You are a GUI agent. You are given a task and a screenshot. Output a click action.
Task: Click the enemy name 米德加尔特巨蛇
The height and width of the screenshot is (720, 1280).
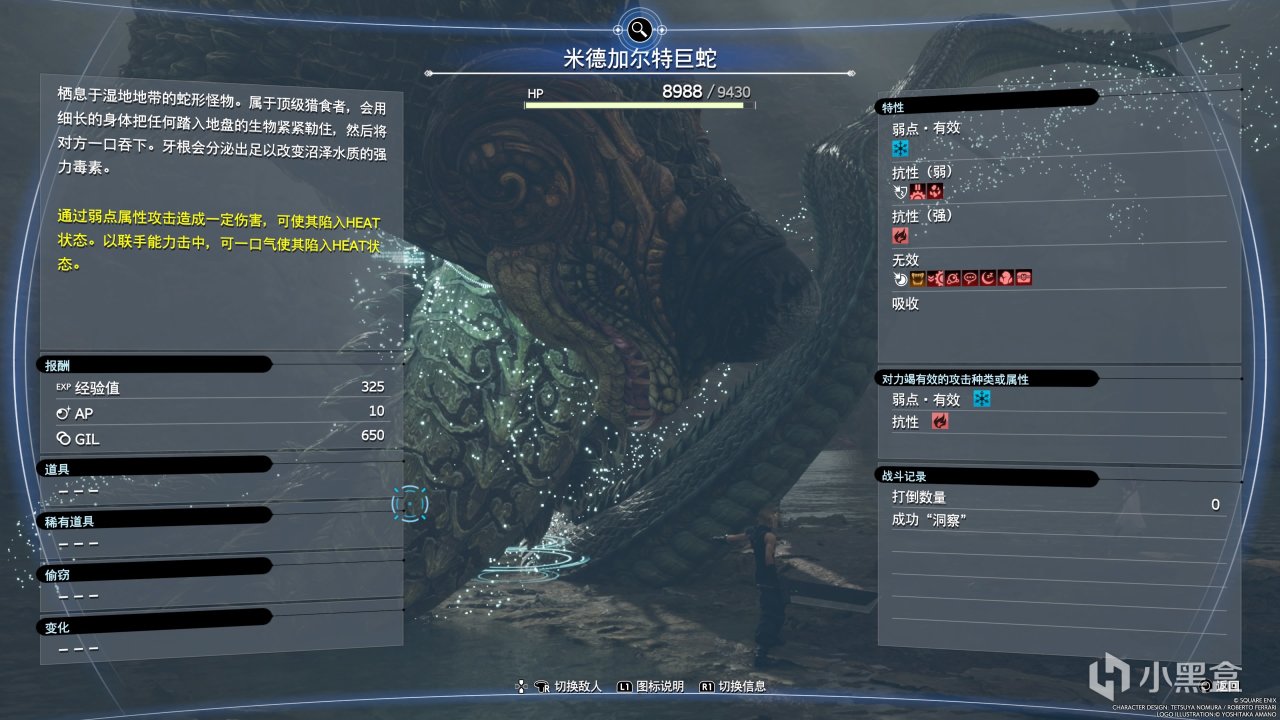(639, 57)
